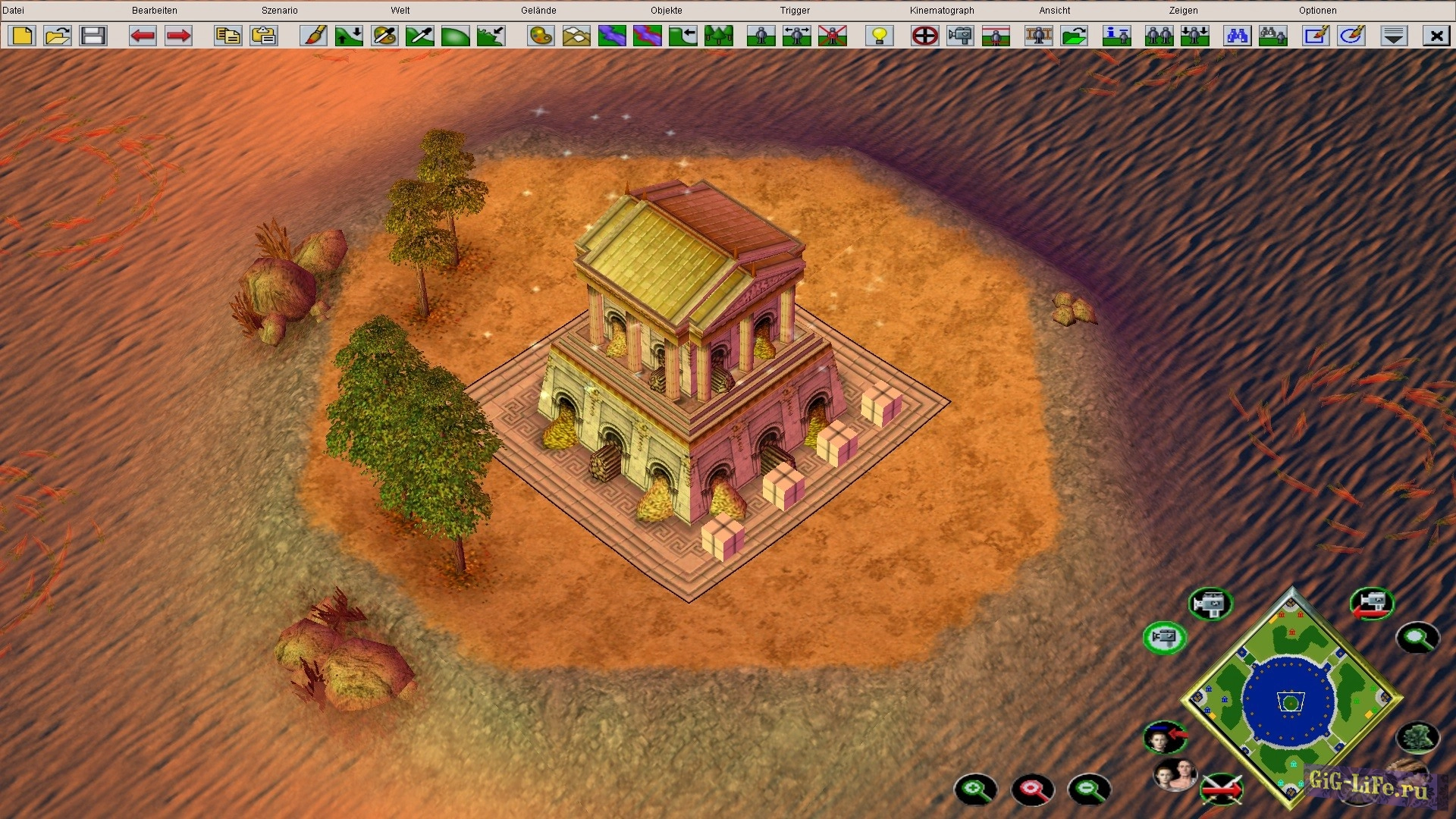Select the crossed swords red arrow icon

[1222, 789]
